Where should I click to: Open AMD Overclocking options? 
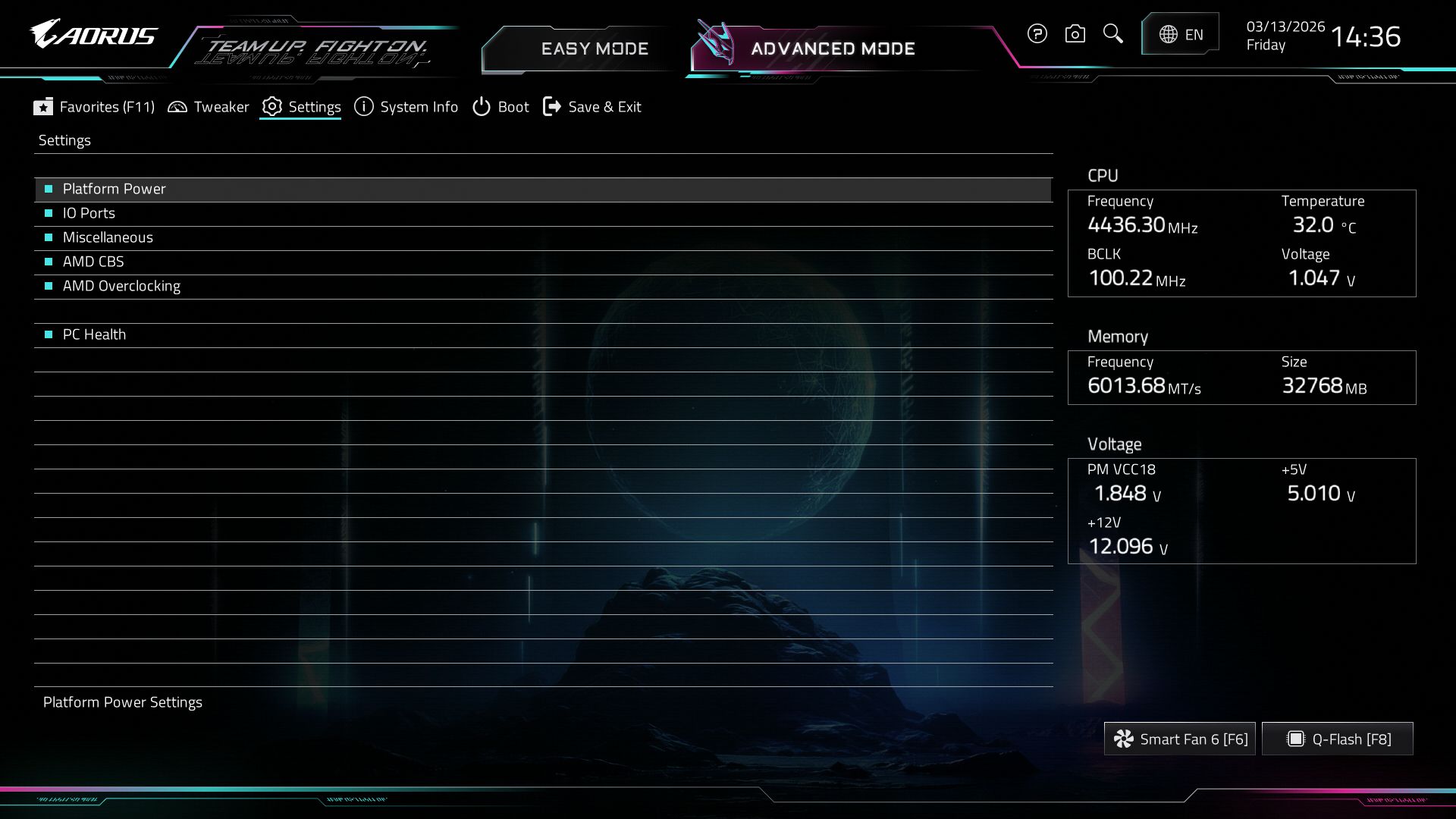[121, 286]
